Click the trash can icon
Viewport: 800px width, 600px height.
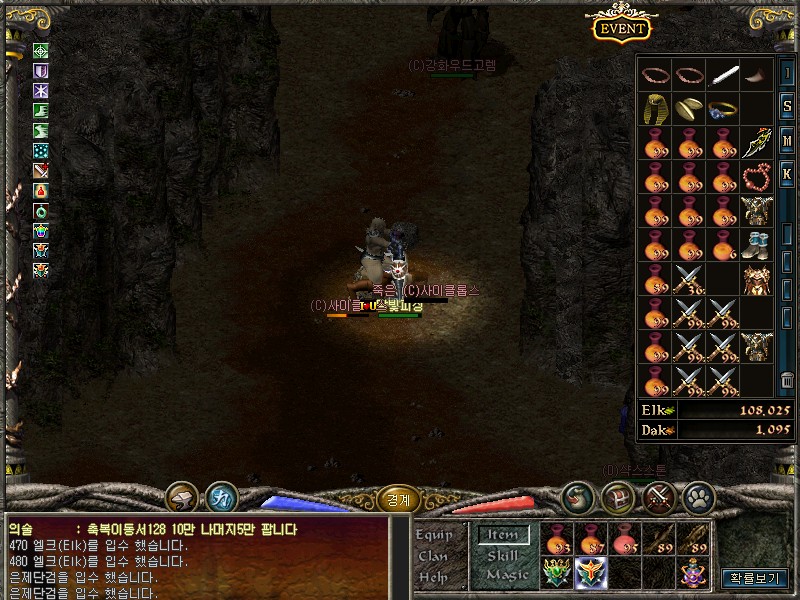click(x=787, y=380)
